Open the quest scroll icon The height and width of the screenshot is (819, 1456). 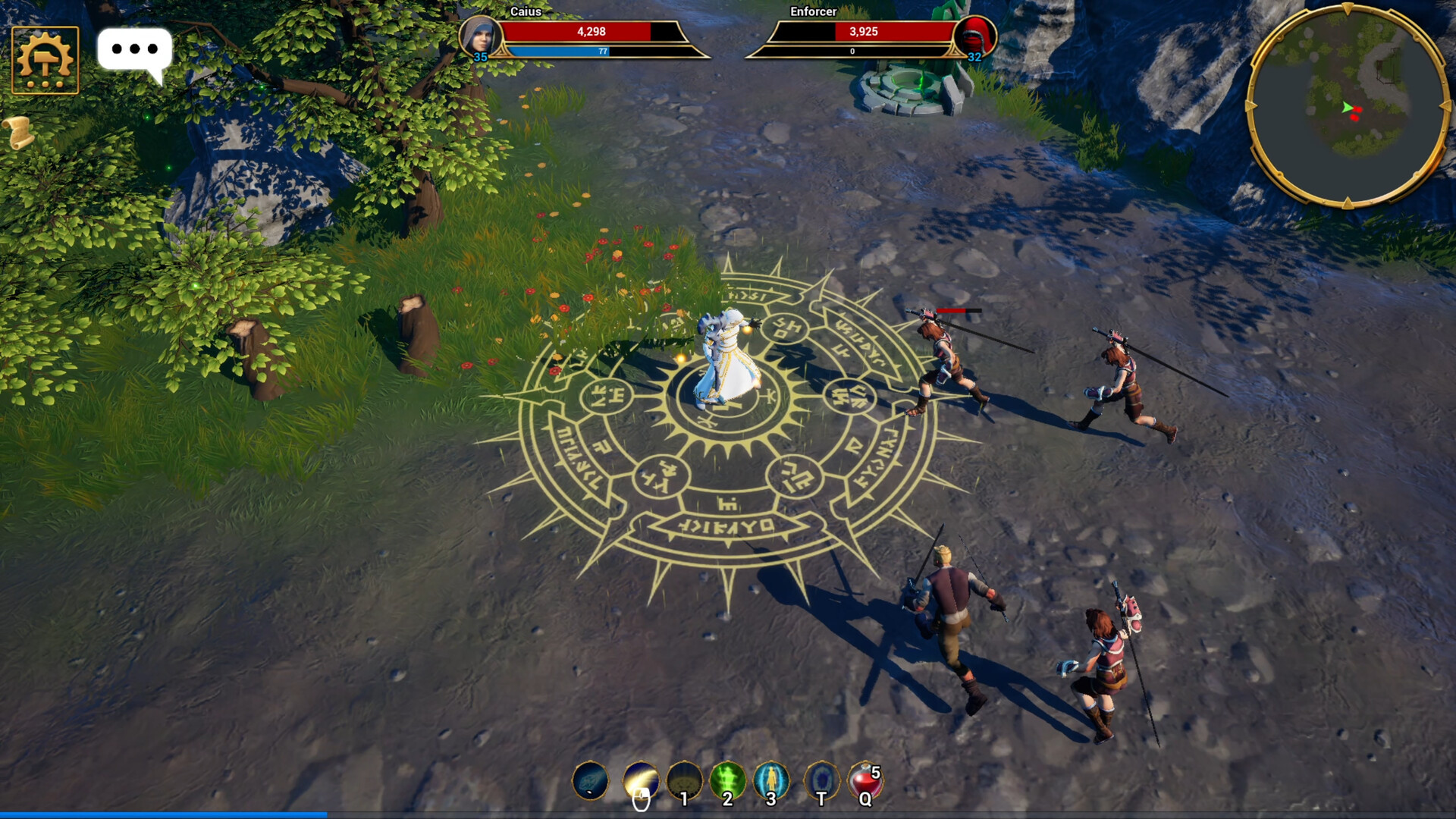coord(20,132)
